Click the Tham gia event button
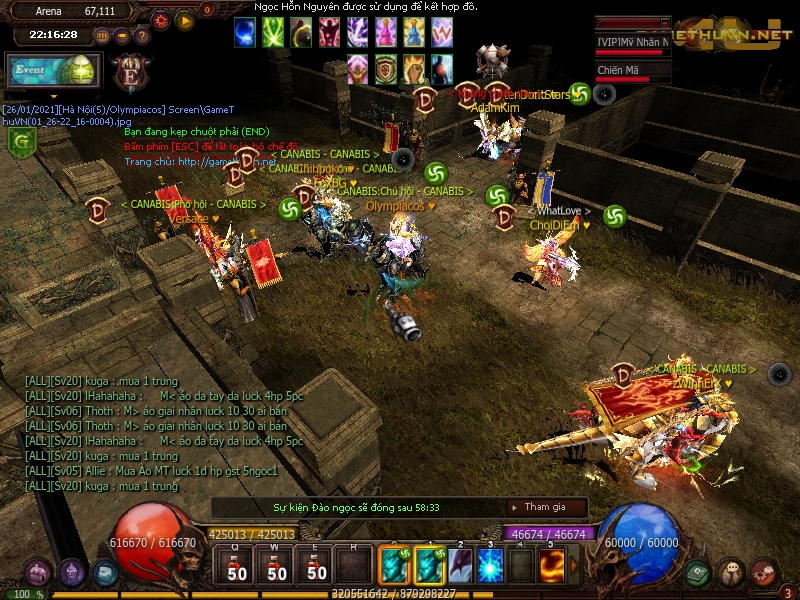 pyautogui.click(x=545, y=507)
